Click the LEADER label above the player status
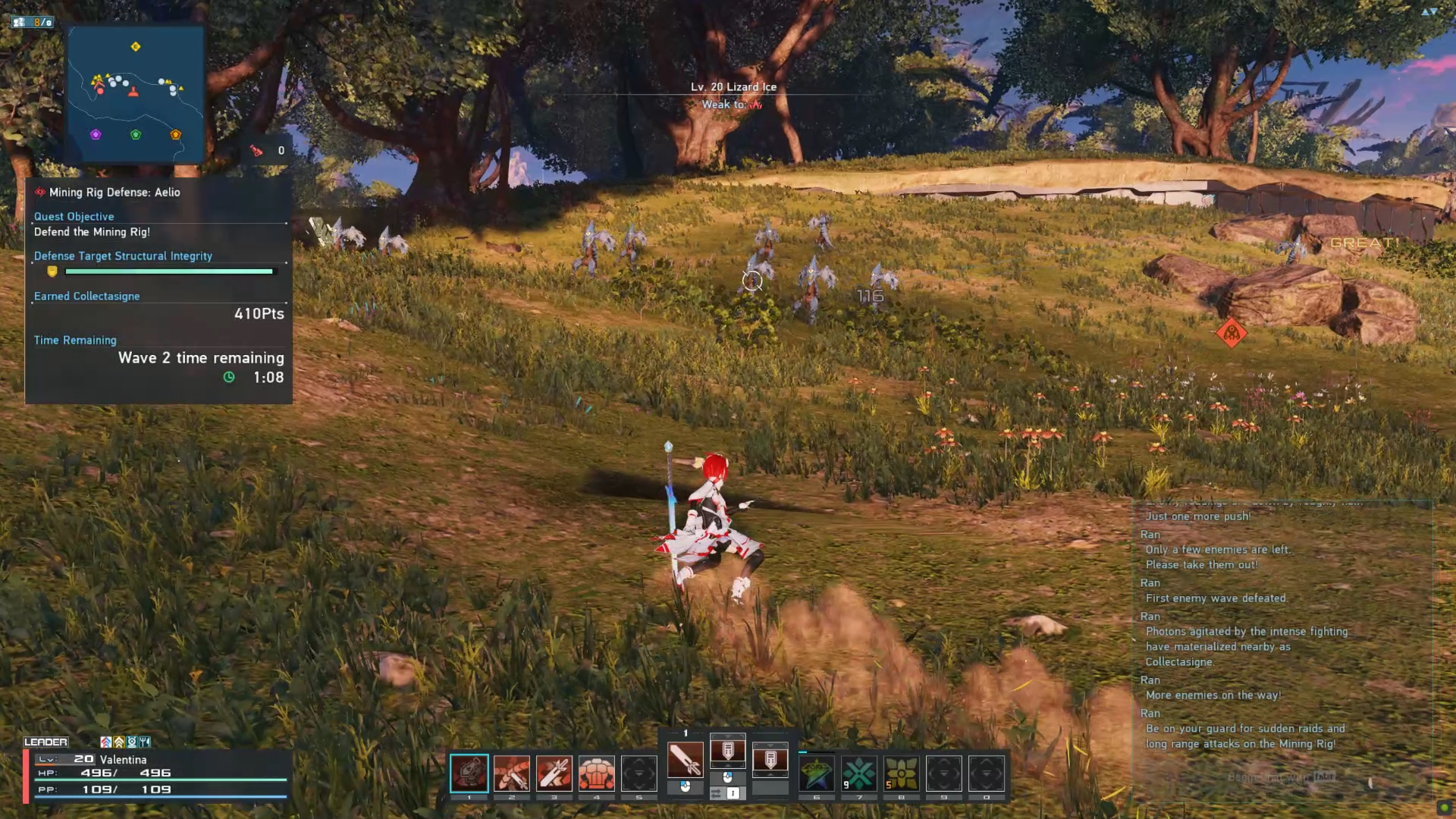 click(47, 741)
